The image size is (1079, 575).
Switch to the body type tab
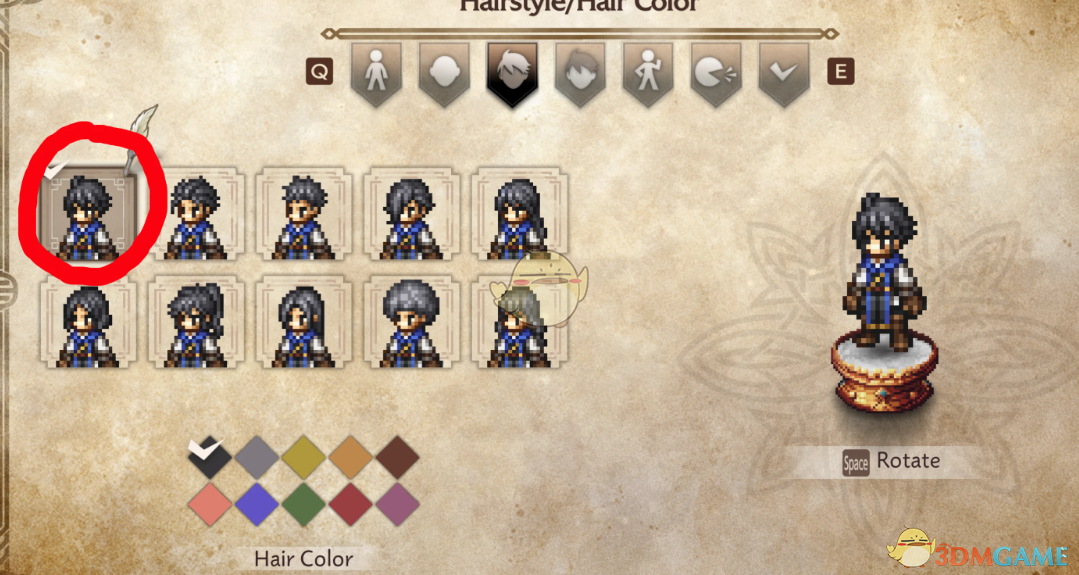(x=375, y=72)
